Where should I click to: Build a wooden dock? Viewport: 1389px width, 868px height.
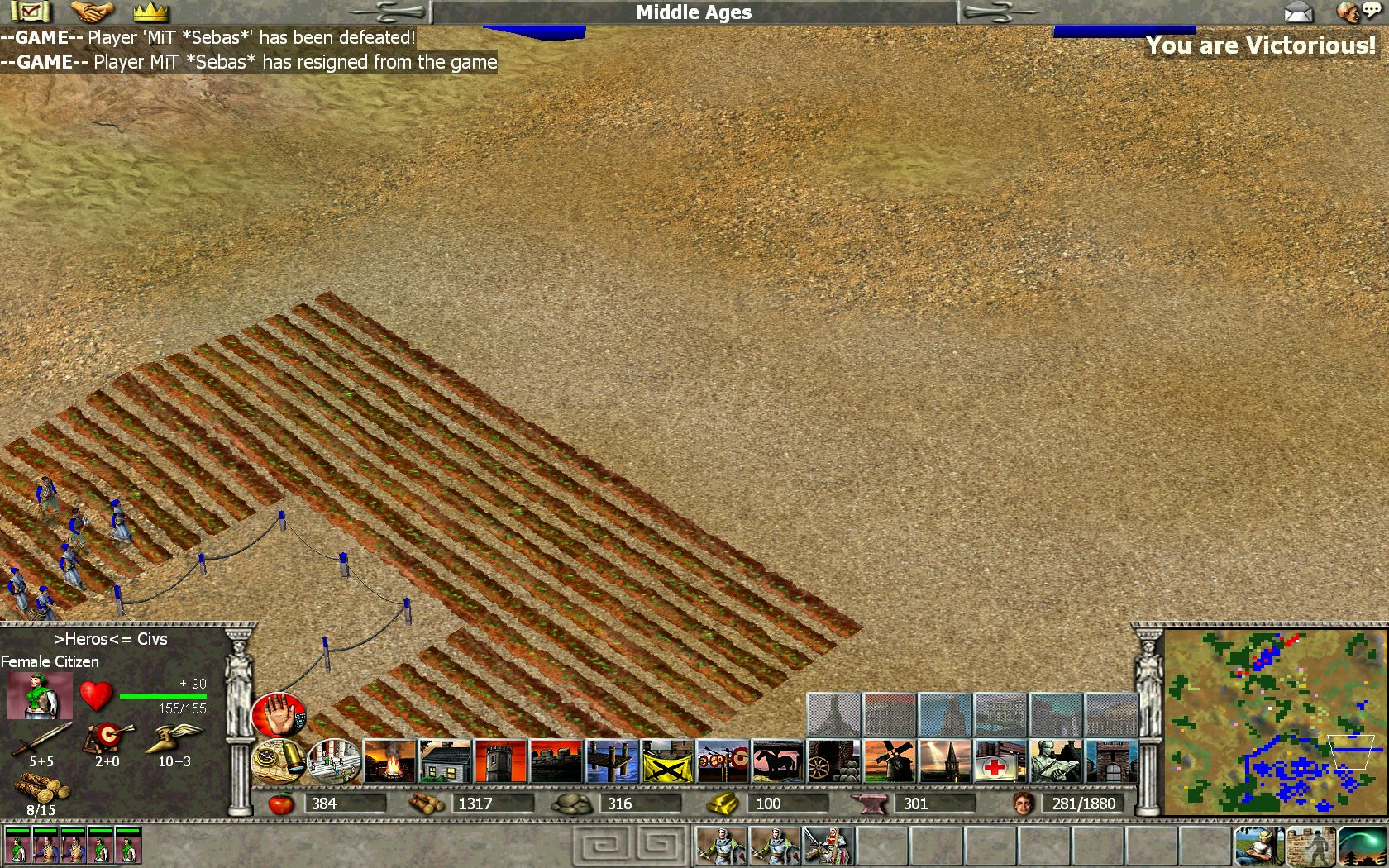point(612,761)
